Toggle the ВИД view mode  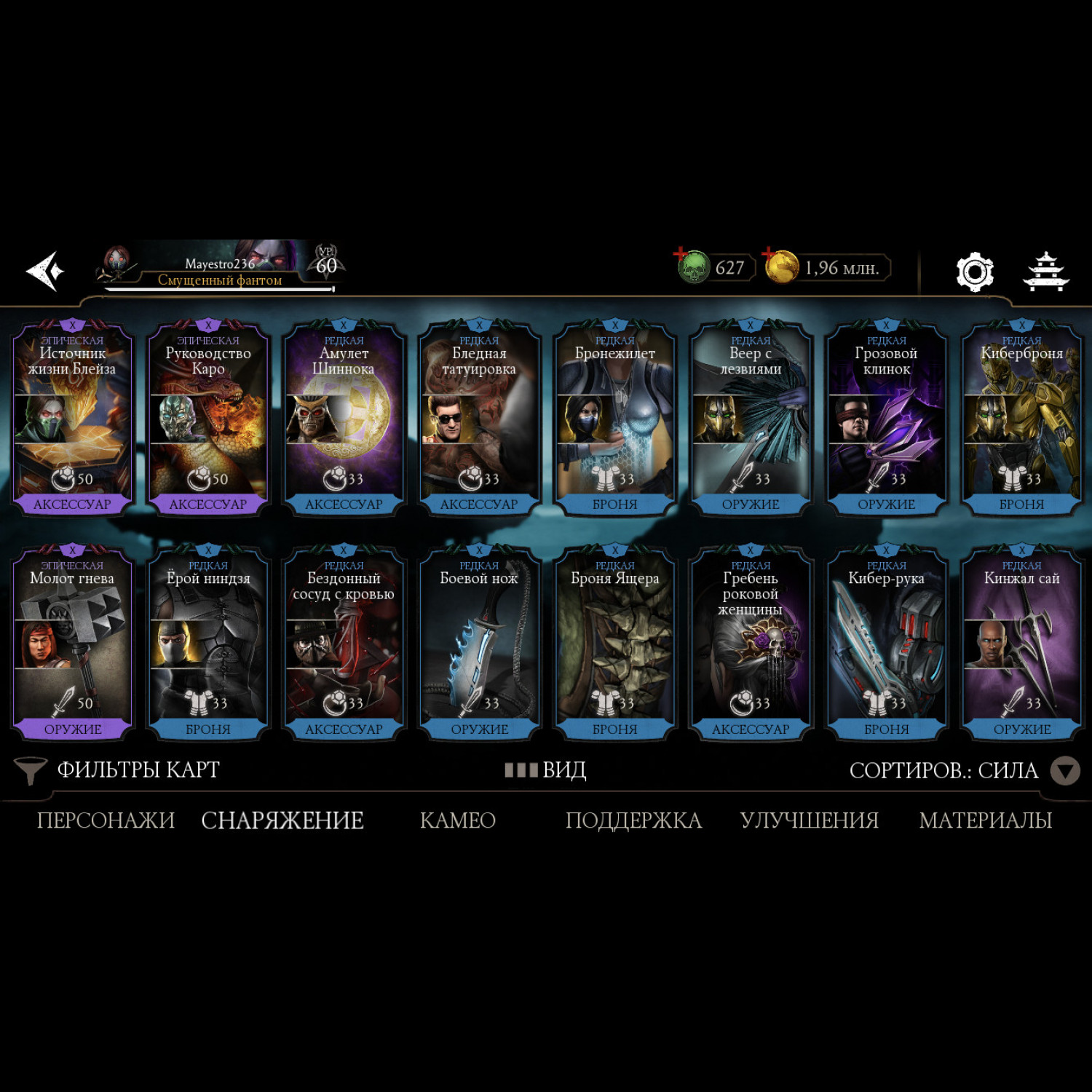546,770
